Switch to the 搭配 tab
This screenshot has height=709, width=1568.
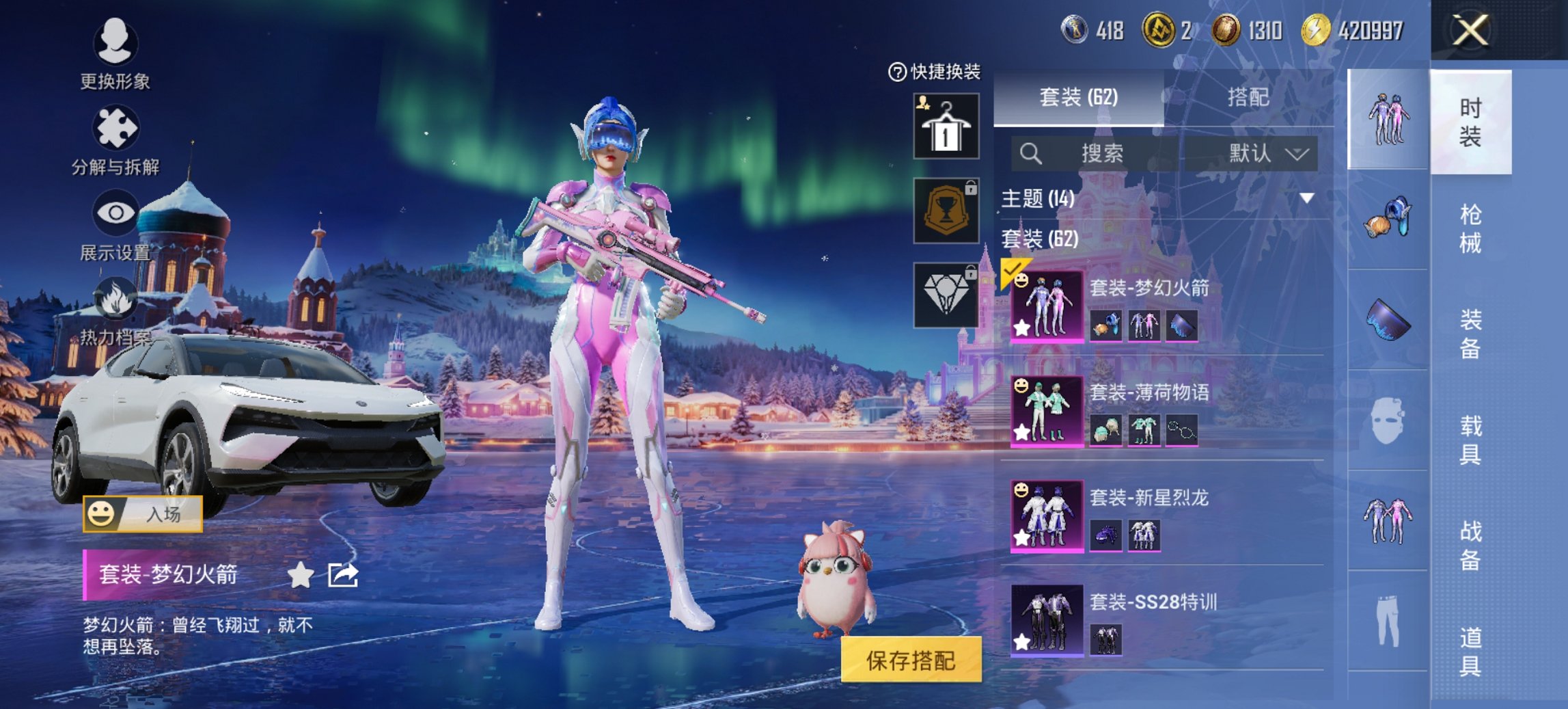(1248, 98)
